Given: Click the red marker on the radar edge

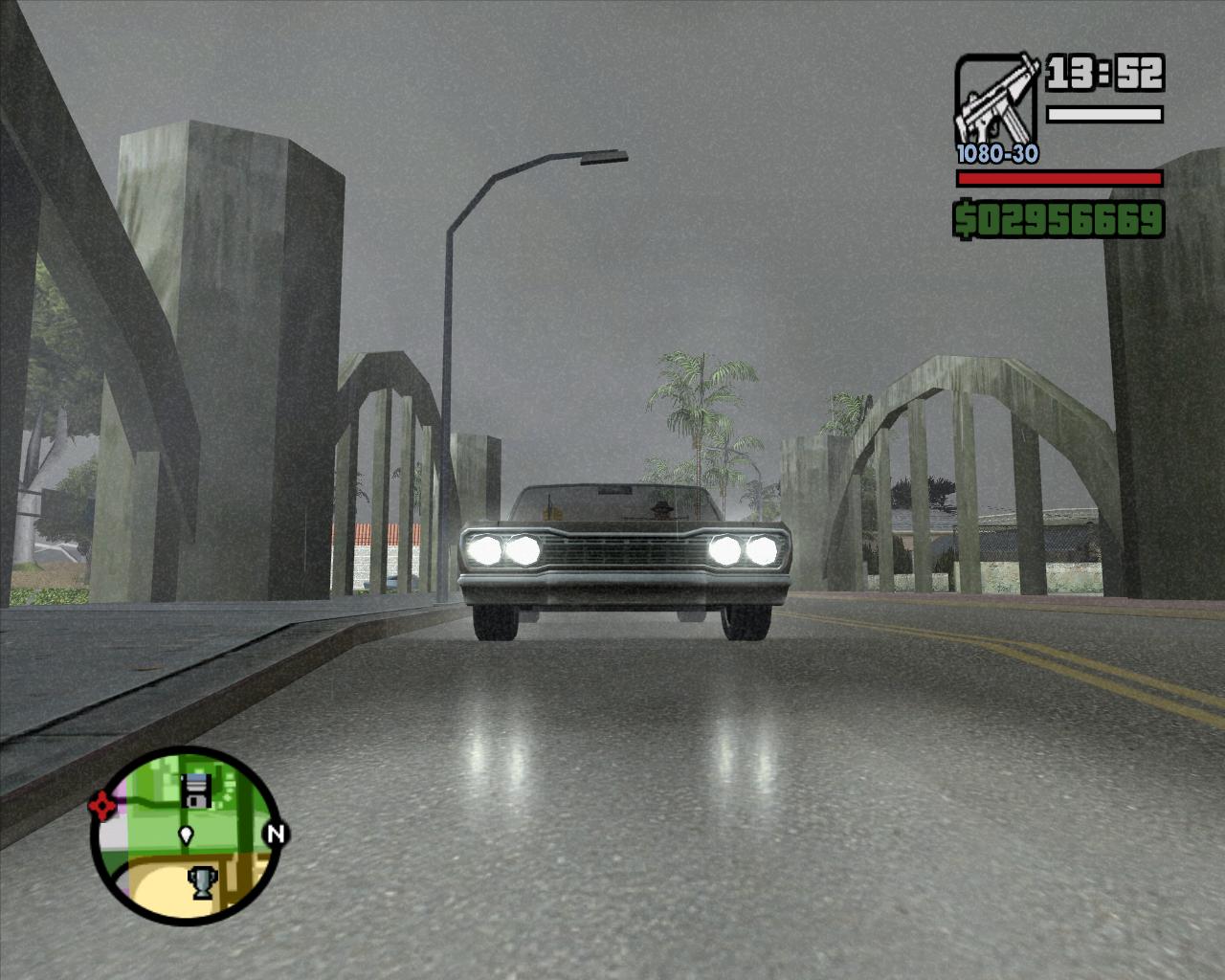Looking at the screenshot, I should point(100,807).
